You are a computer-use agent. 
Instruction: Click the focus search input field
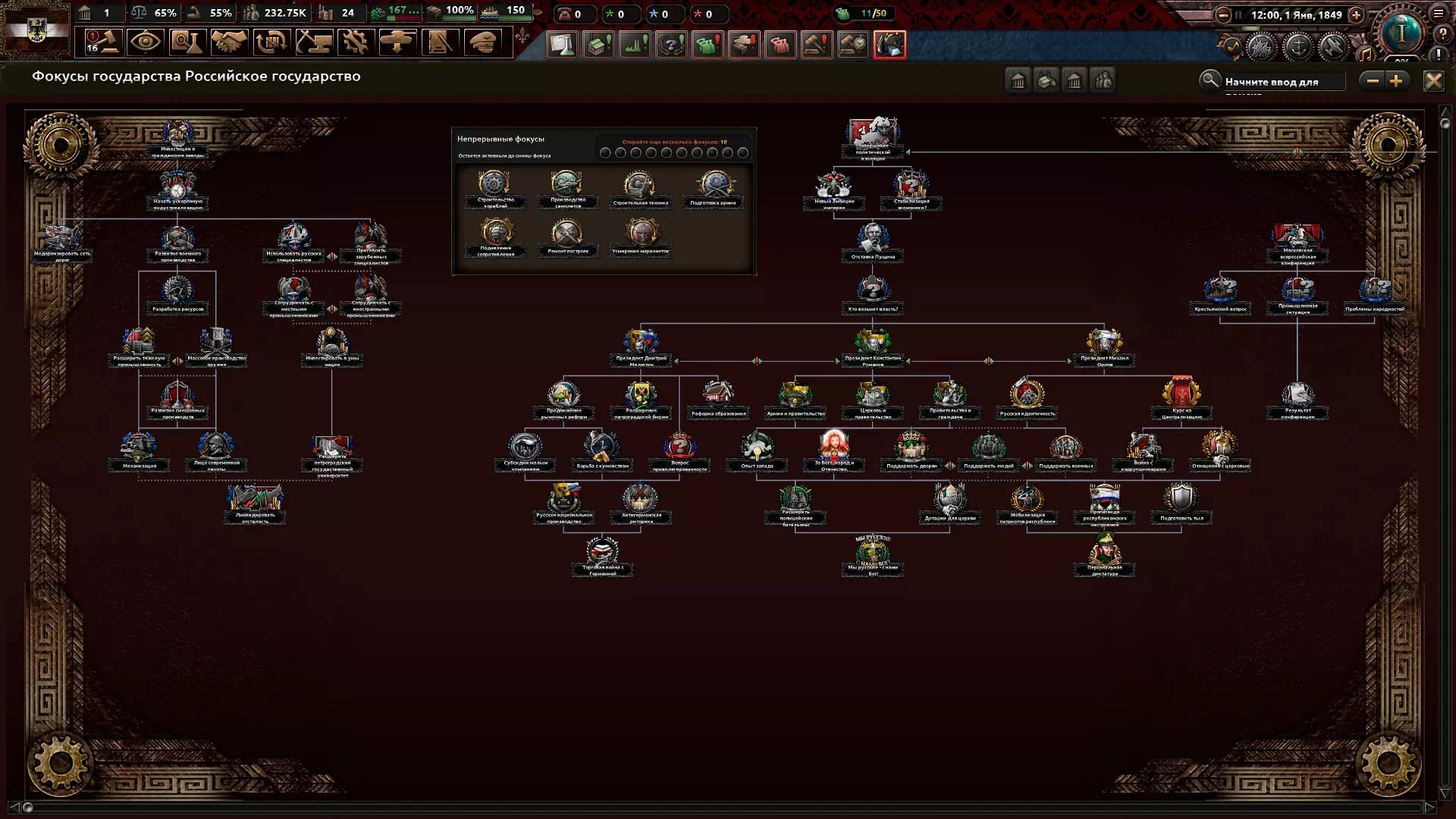[1282, 81]
